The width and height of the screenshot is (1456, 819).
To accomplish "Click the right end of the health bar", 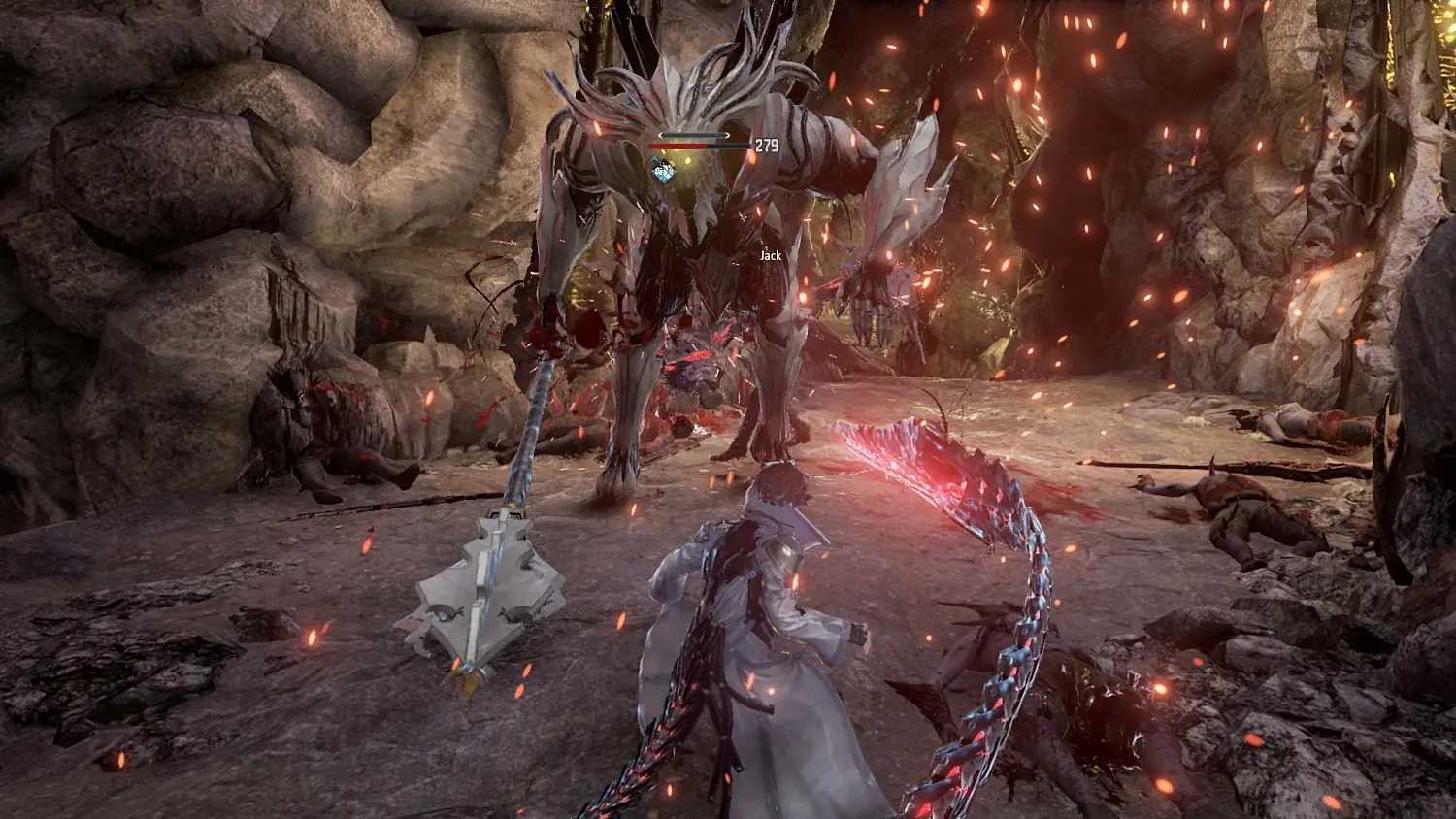I will (x=747, y=146).
